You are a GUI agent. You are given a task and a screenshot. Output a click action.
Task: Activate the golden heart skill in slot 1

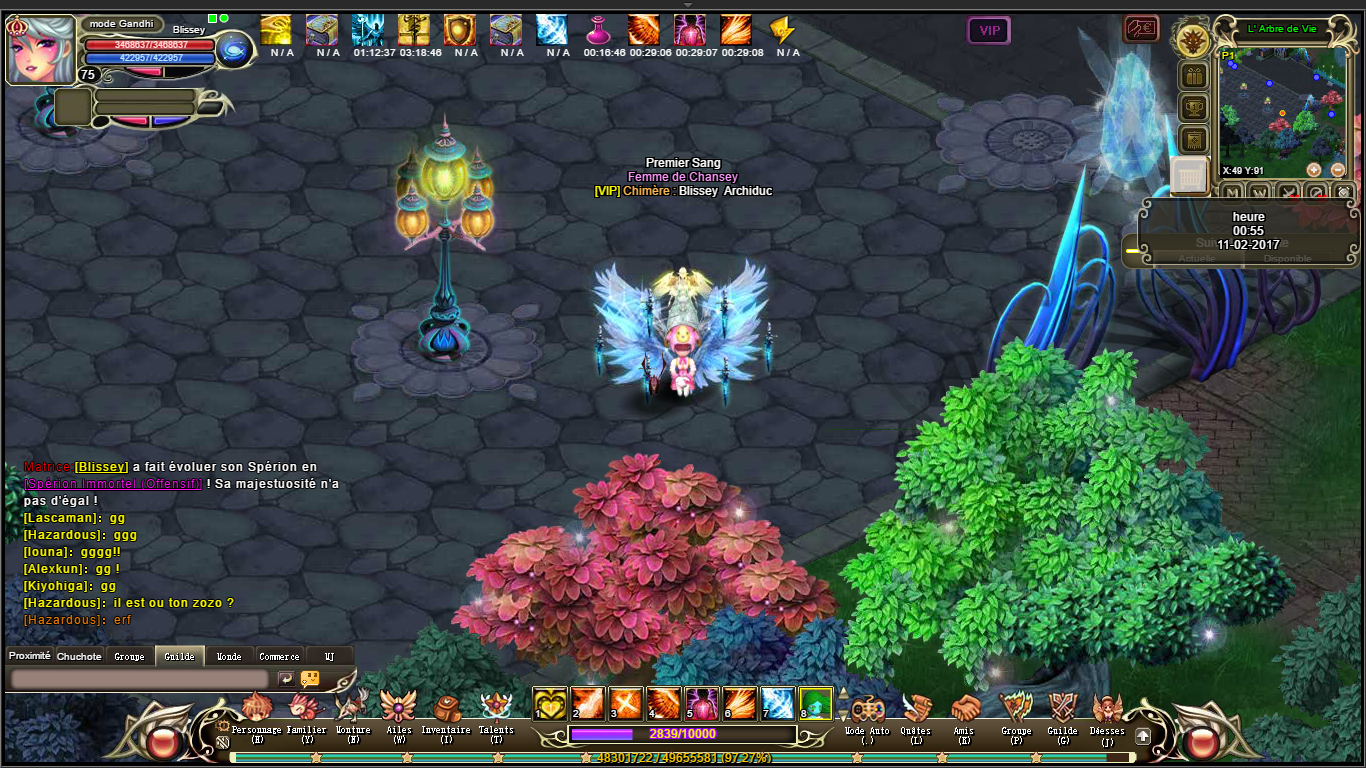click(549, 703)
